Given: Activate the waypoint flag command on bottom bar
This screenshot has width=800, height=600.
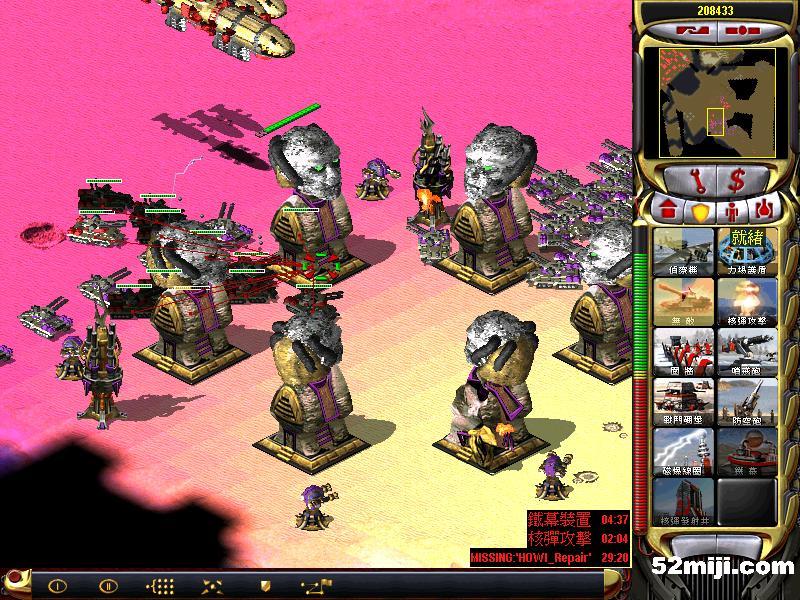Looking at the screenshot, I should [x=317, y=585].
